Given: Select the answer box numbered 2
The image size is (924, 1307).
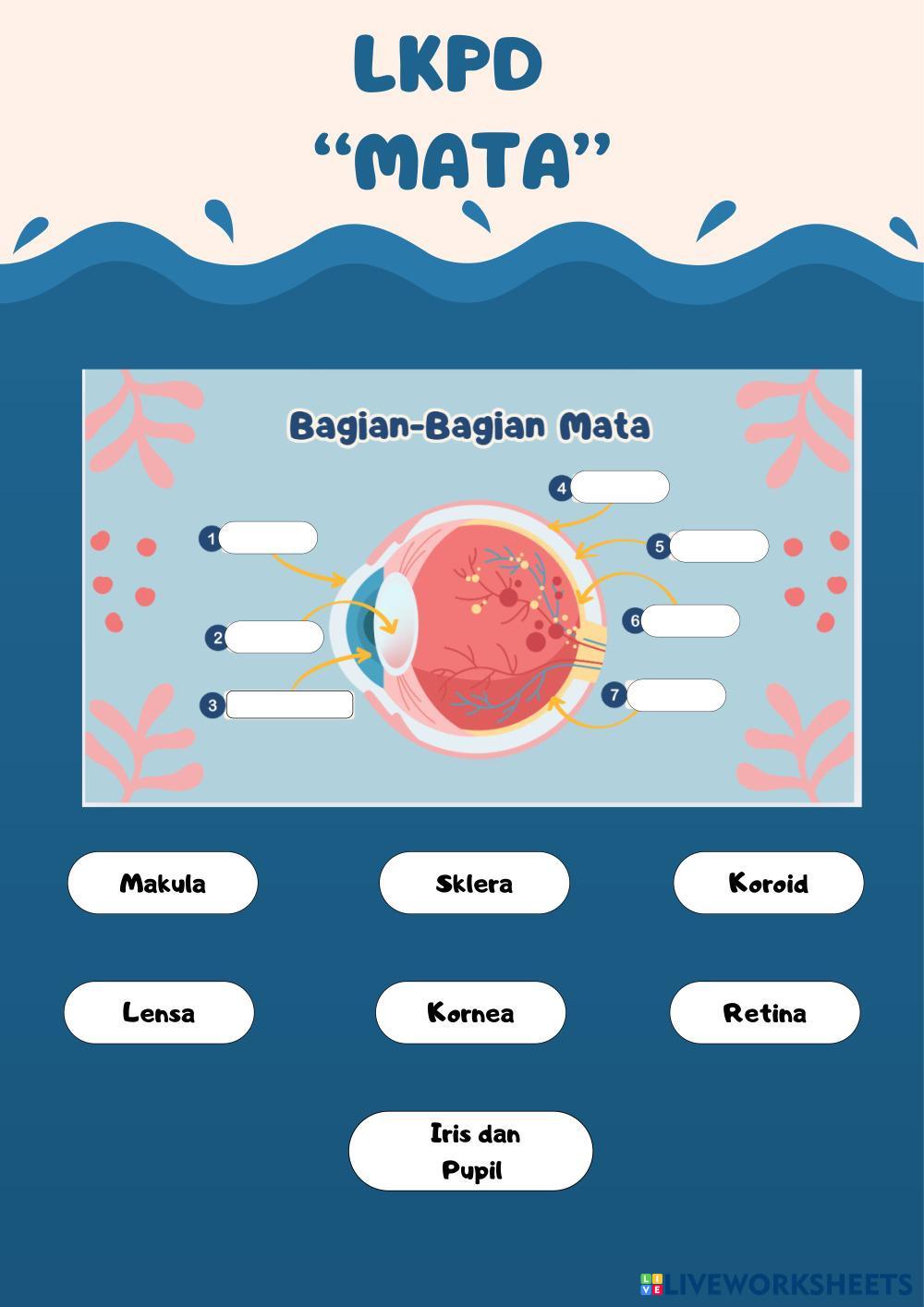Looking at the screenshot, I should 274,637.
